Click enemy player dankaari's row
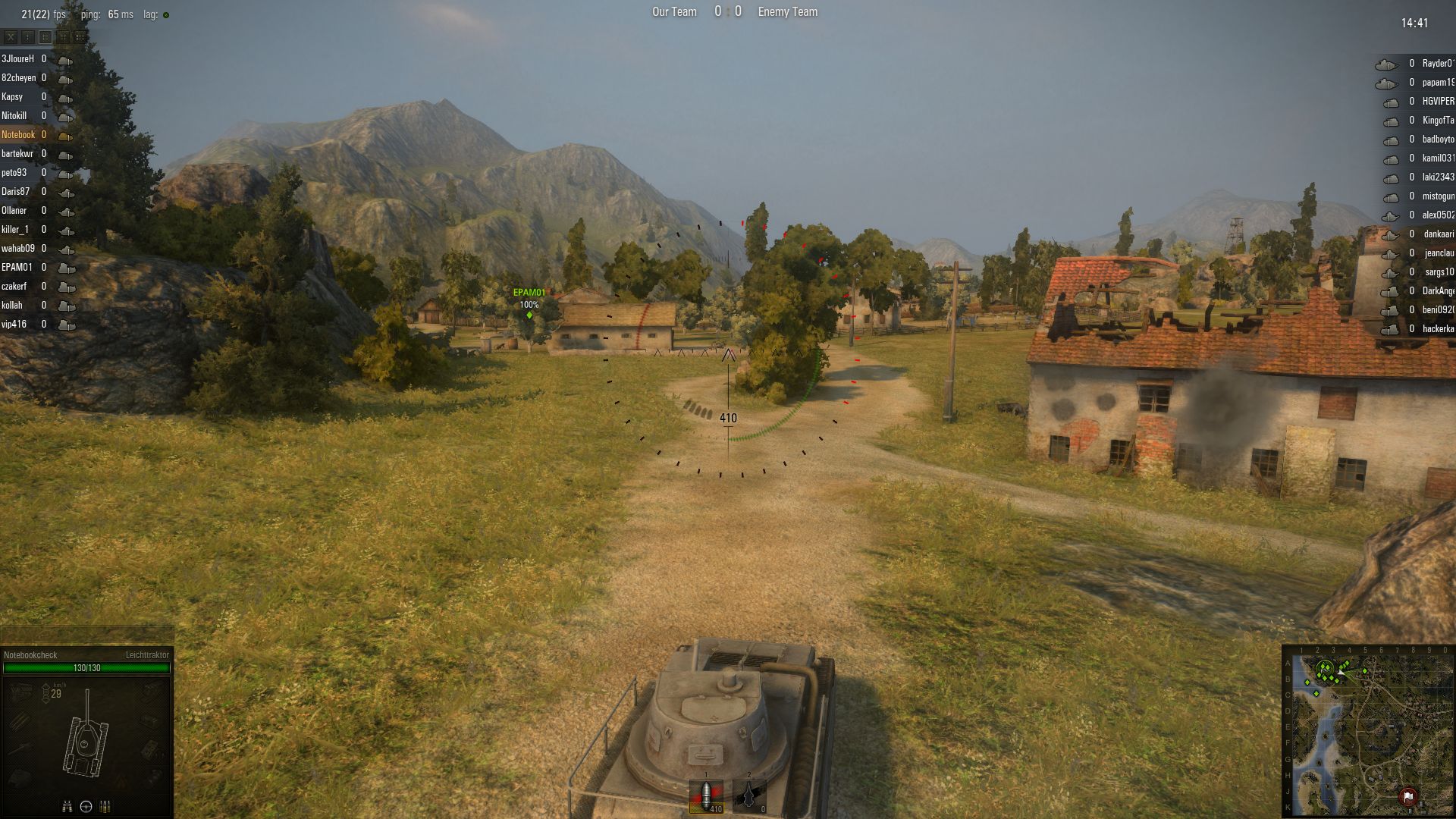The image size is (1456, 819). click(1437, 234)
